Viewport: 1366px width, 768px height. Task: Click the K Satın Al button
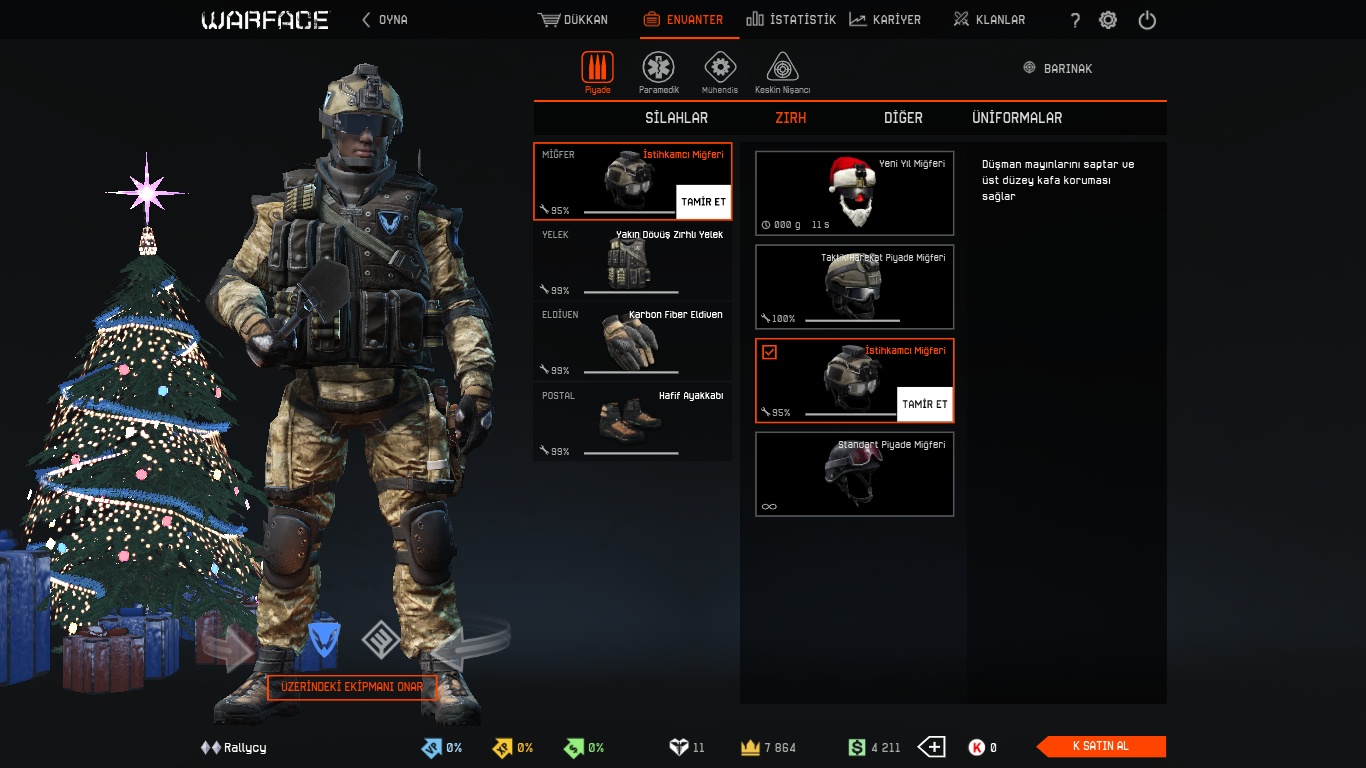tap(1101, 746)
